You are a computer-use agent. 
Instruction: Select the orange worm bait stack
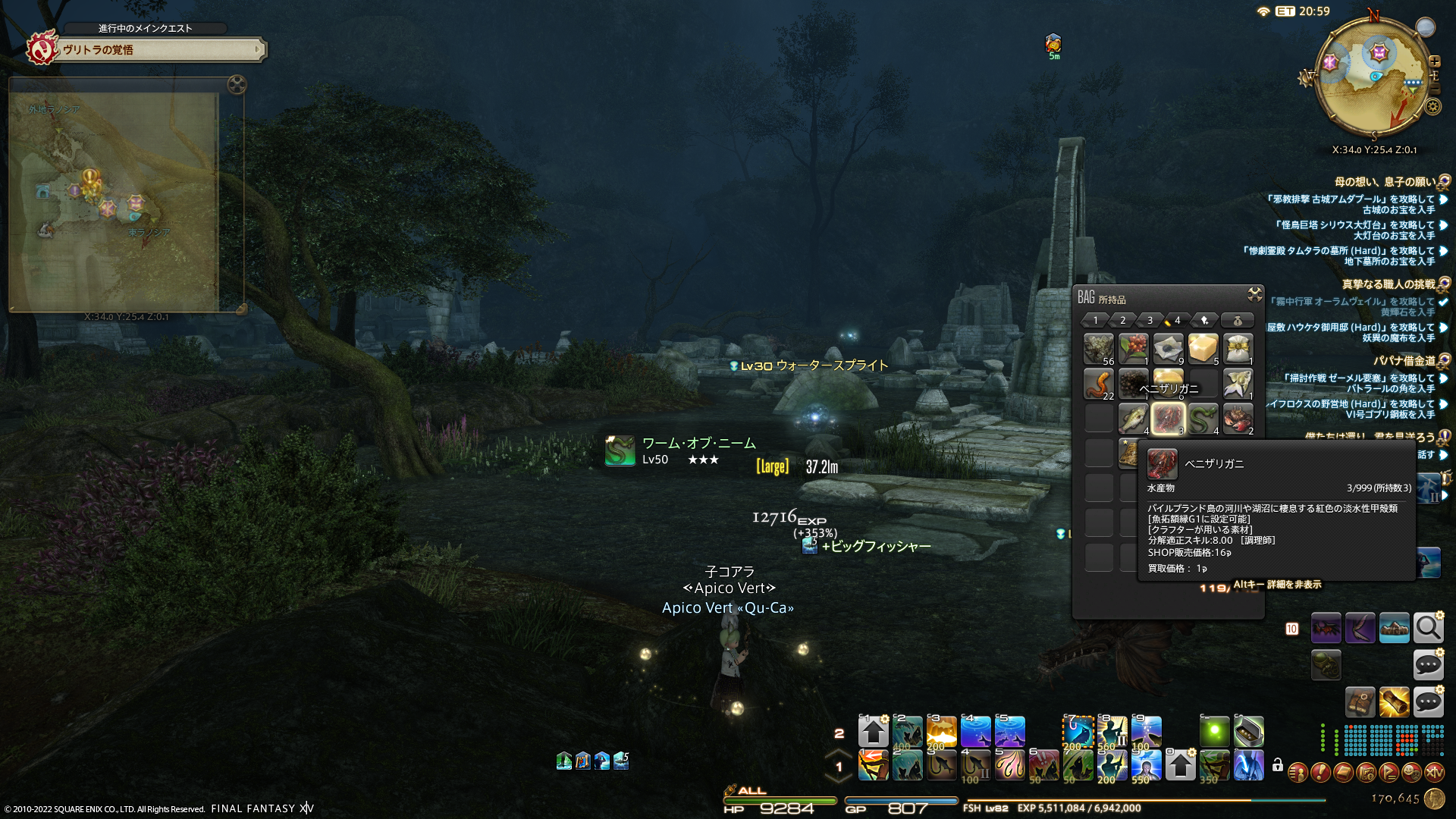(x=1098, y=384)
